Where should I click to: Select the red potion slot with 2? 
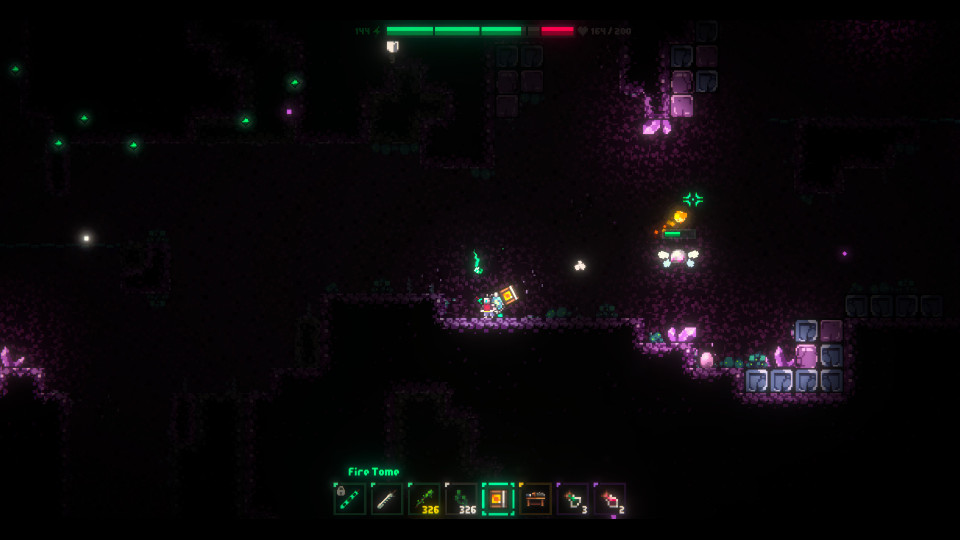coord(610,498)
